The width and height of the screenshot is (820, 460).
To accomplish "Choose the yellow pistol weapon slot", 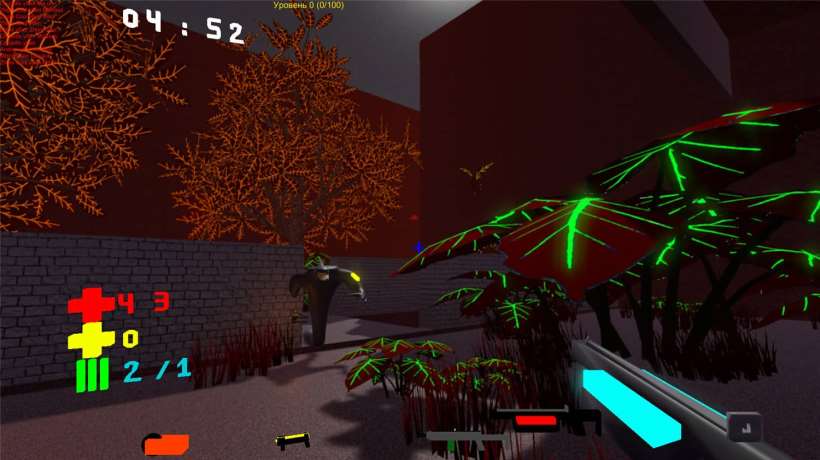I will 291,439.
